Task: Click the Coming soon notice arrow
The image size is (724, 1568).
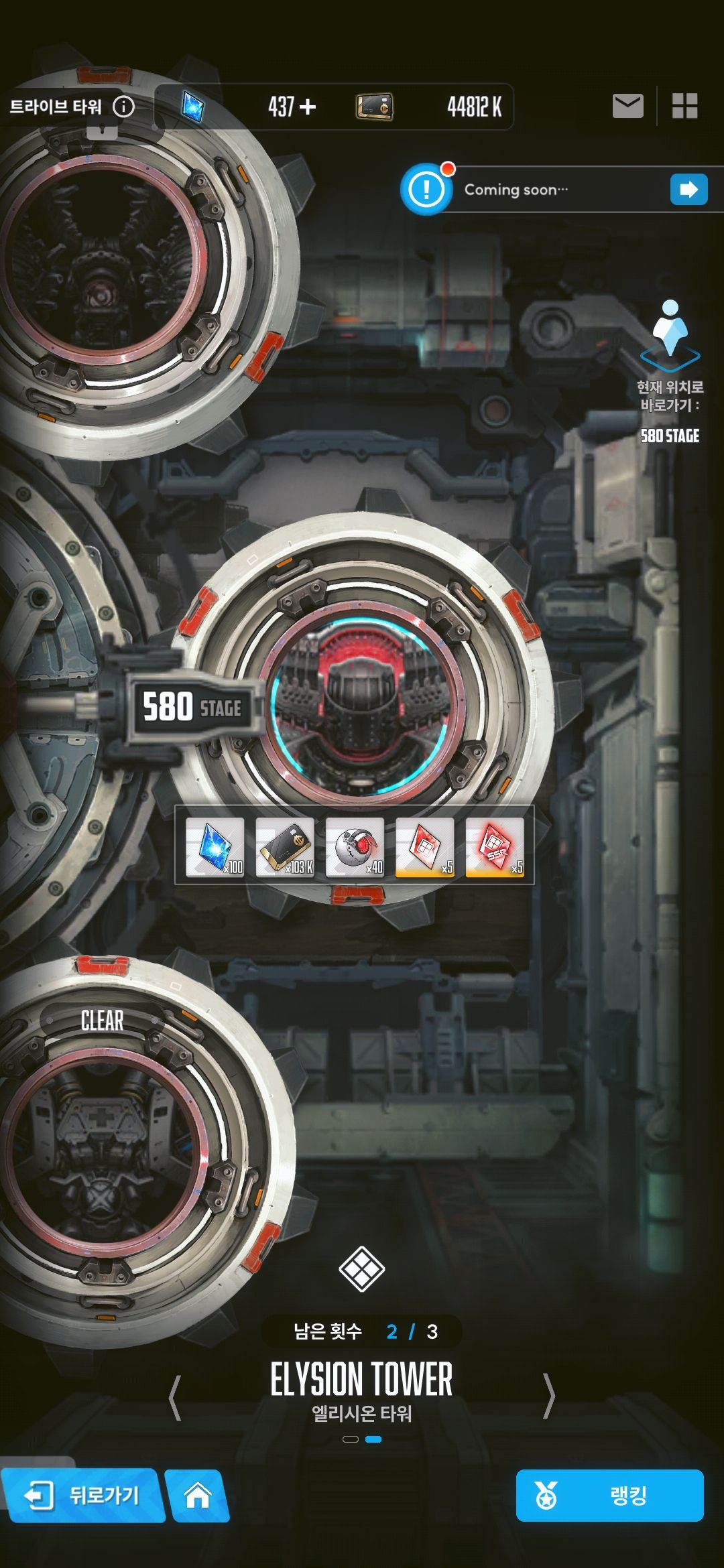Action: pyautogui.click(x=688, y=190)
